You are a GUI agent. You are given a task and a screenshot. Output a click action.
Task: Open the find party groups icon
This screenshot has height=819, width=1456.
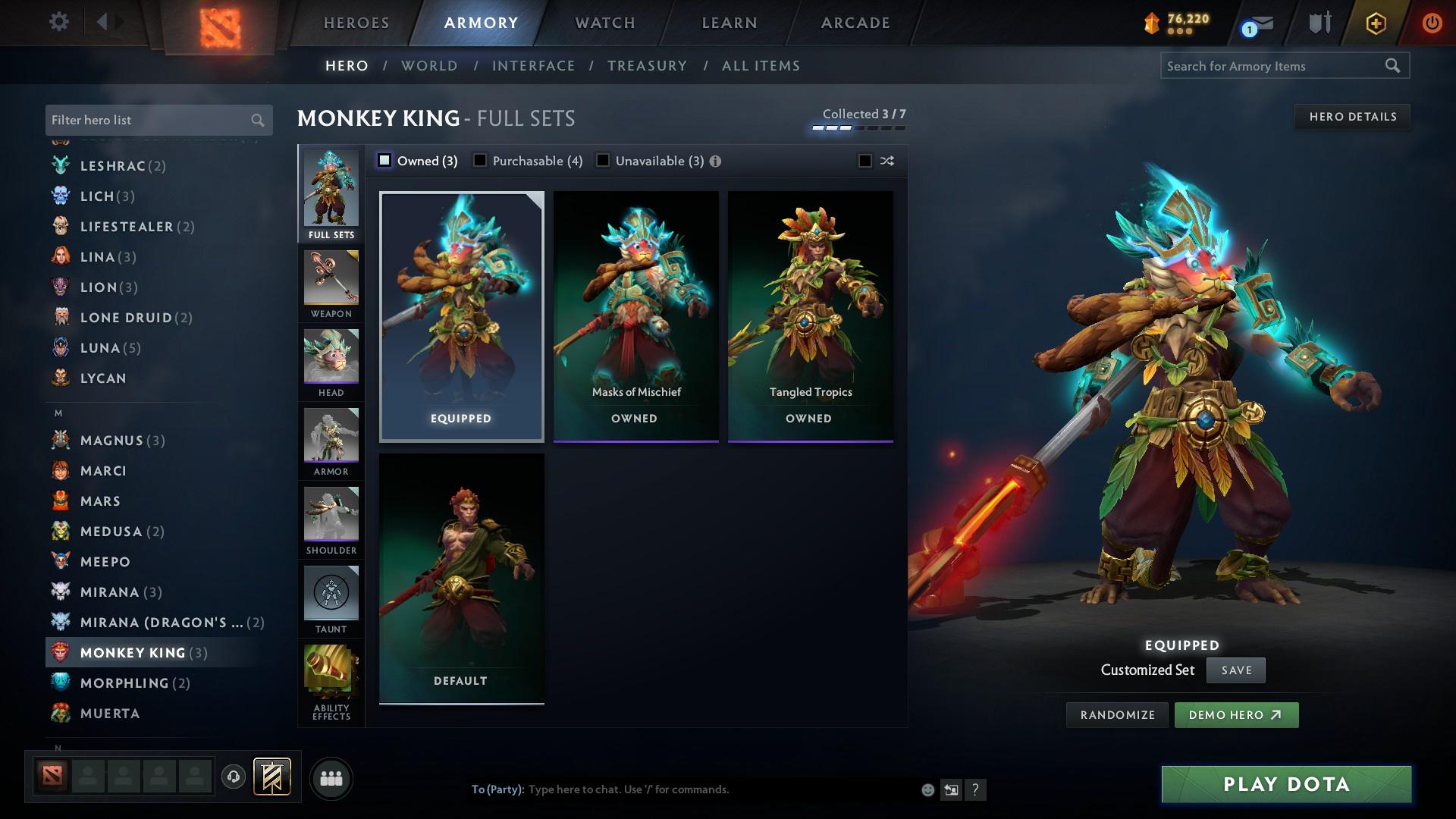click(331, 778)
